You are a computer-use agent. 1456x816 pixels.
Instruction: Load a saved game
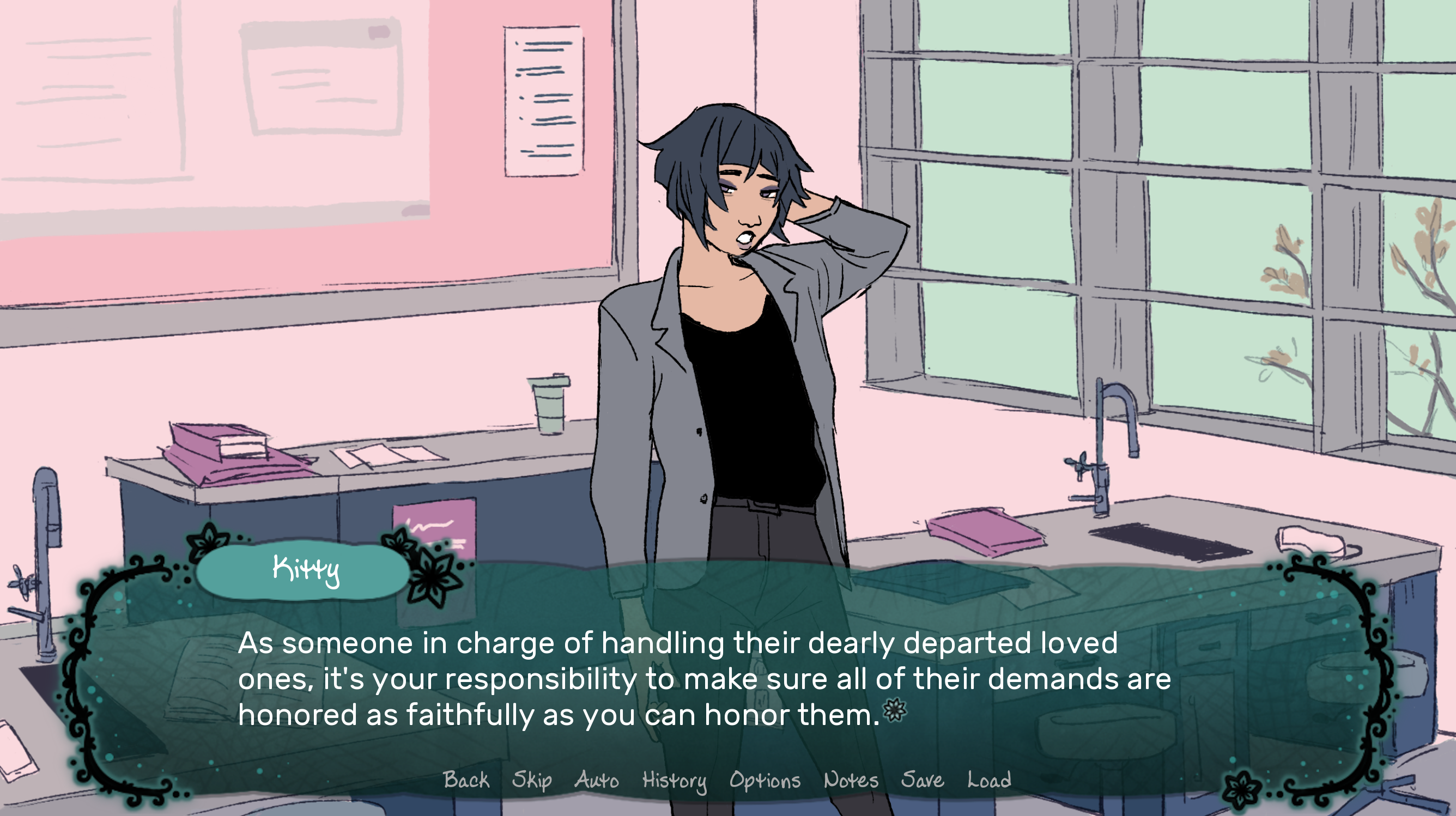(988, 781)
